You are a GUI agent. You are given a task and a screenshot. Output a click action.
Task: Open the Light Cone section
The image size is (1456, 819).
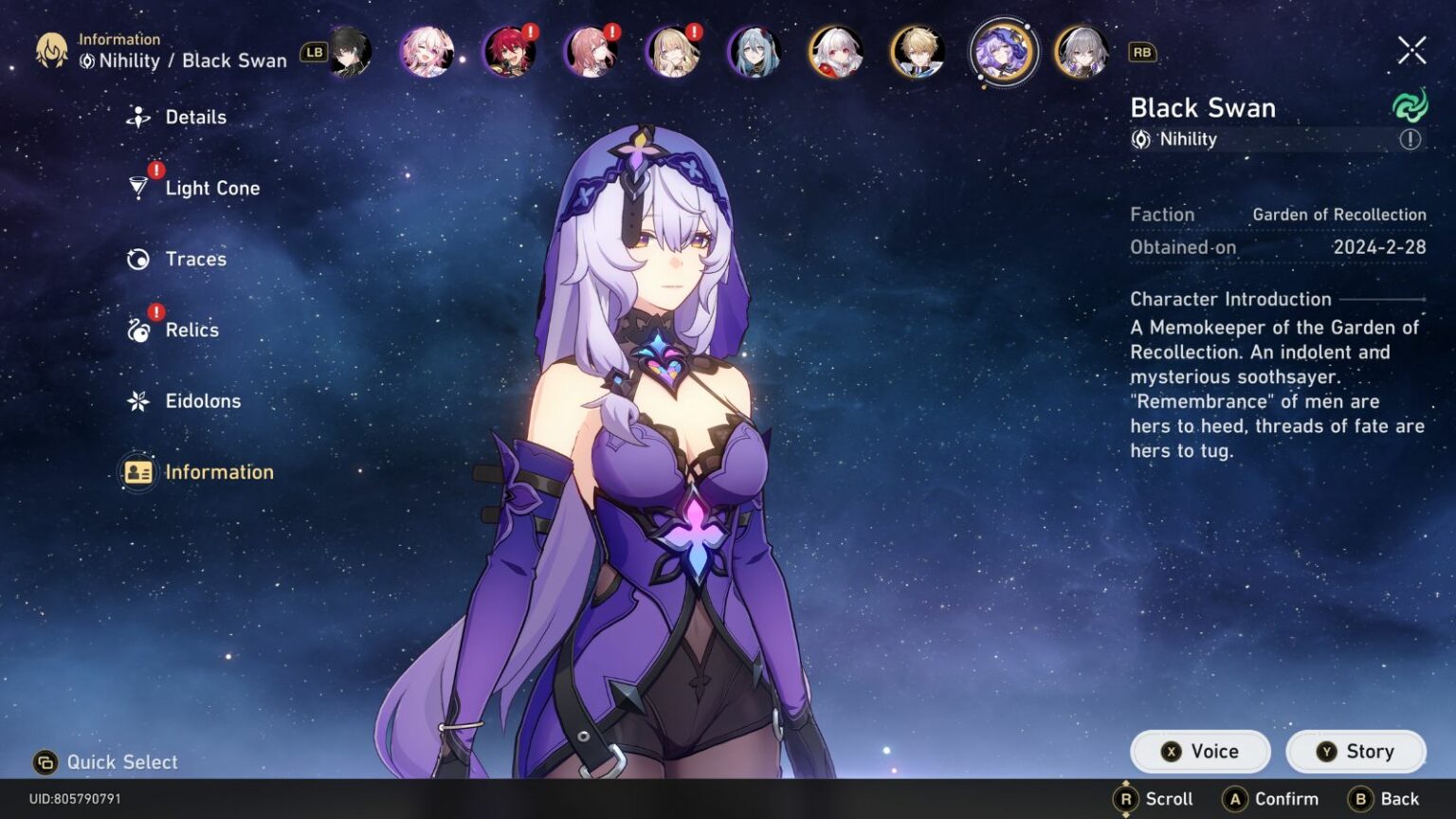(139, 188)
